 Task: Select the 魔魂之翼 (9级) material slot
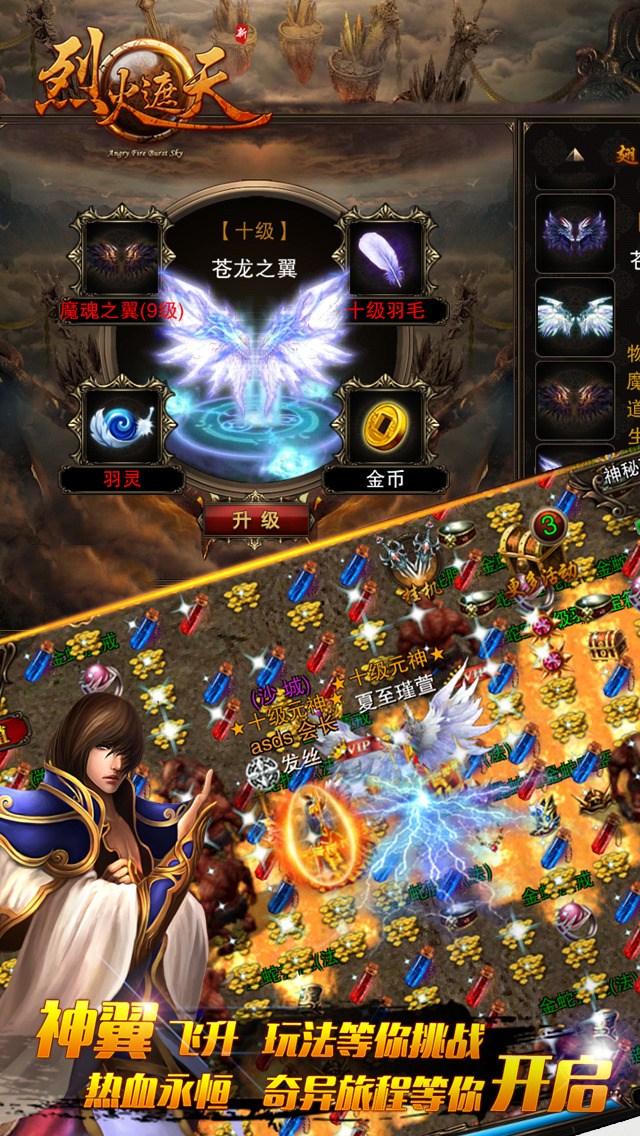[122, 256]
